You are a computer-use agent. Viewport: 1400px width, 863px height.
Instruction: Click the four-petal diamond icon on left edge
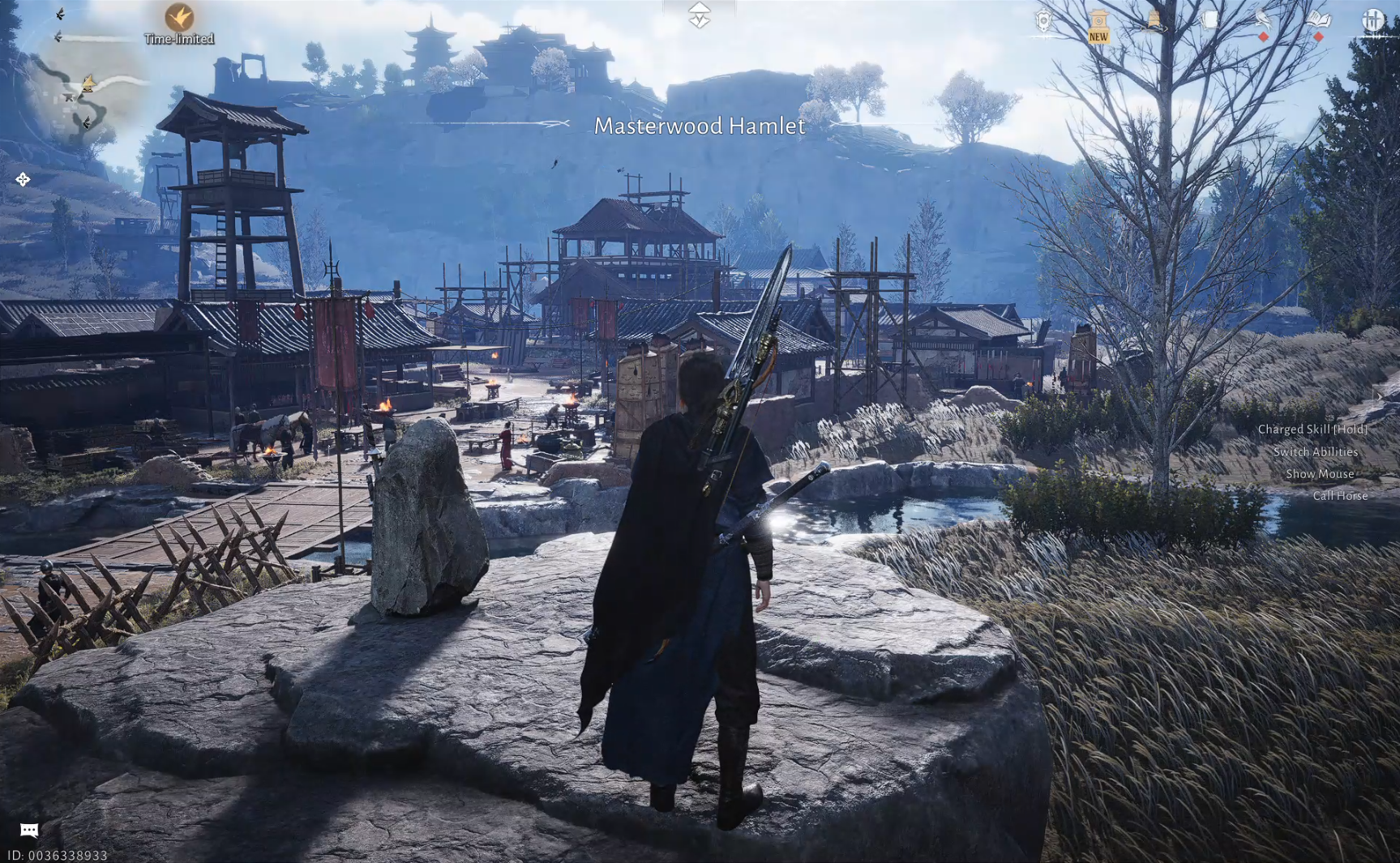point(23,179)
